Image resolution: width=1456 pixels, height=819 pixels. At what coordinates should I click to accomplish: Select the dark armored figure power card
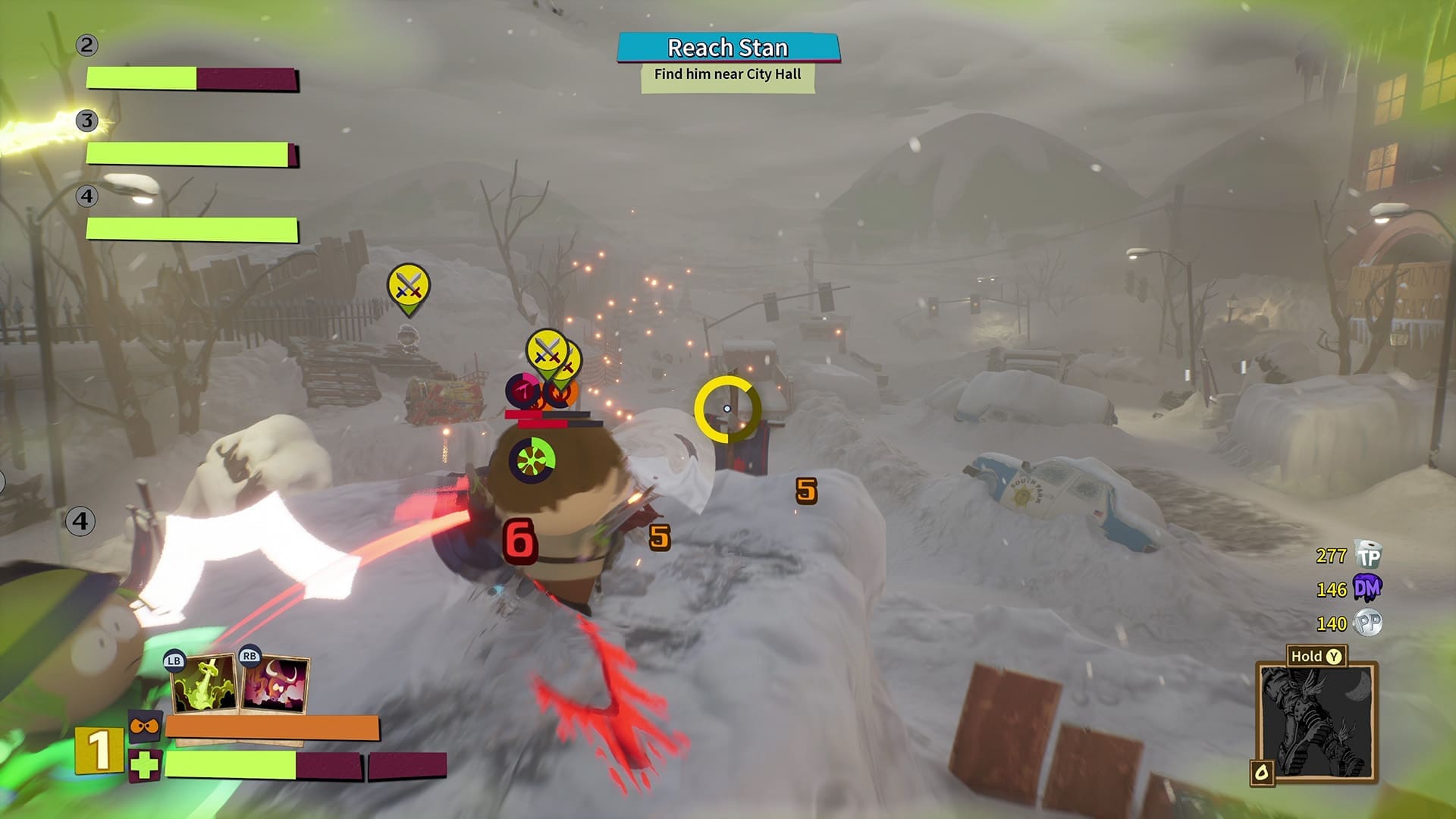[x=1316, y=722]
